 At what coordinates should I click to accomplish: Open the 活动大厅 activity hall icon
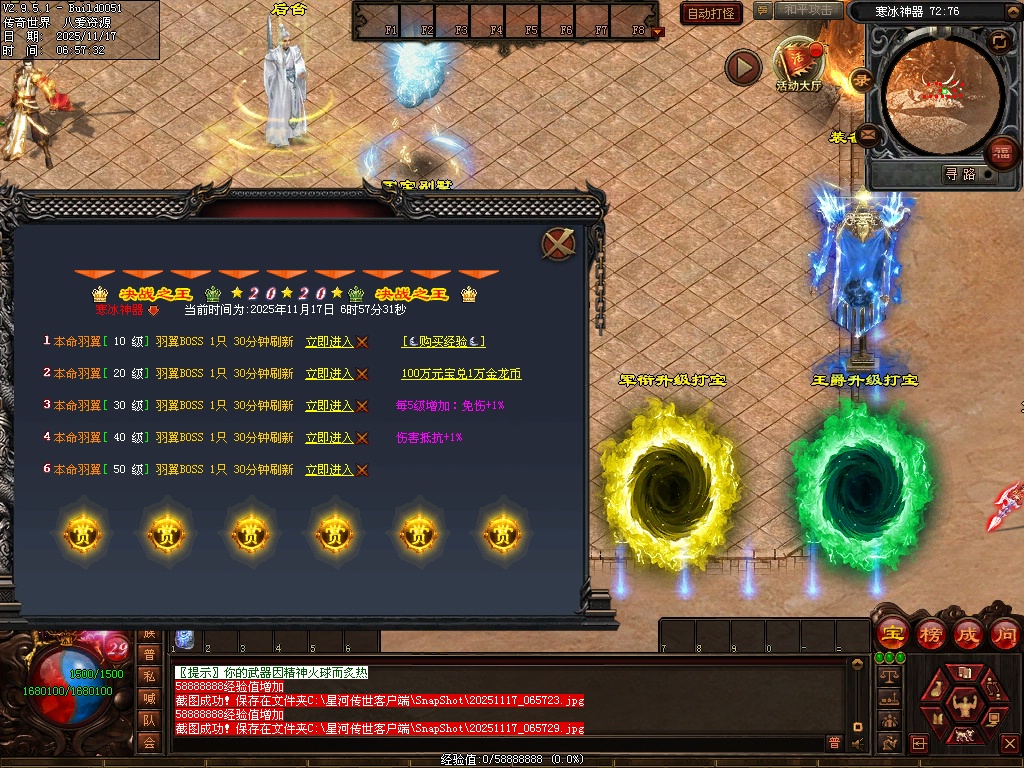pyautogui.click(x=798, y=65)
